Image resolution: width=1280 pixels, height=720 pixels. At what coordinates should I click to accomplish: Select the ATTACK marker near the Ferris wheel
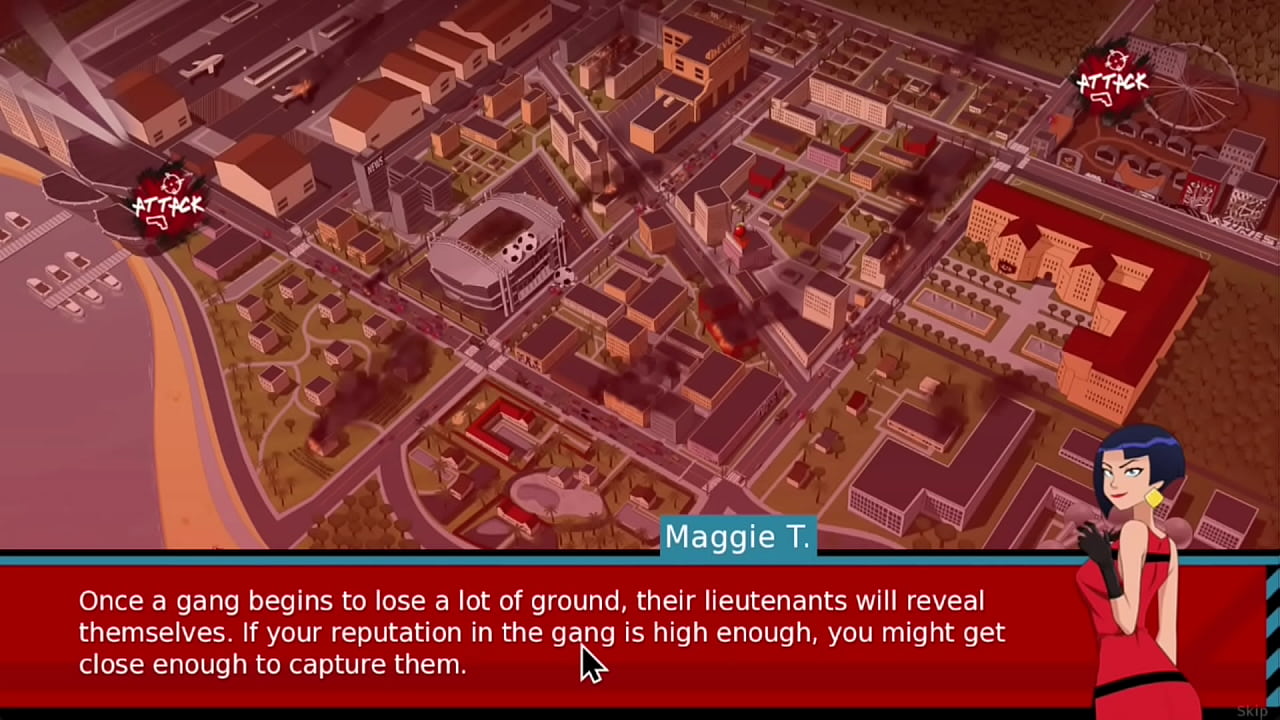click(1111, 79)
